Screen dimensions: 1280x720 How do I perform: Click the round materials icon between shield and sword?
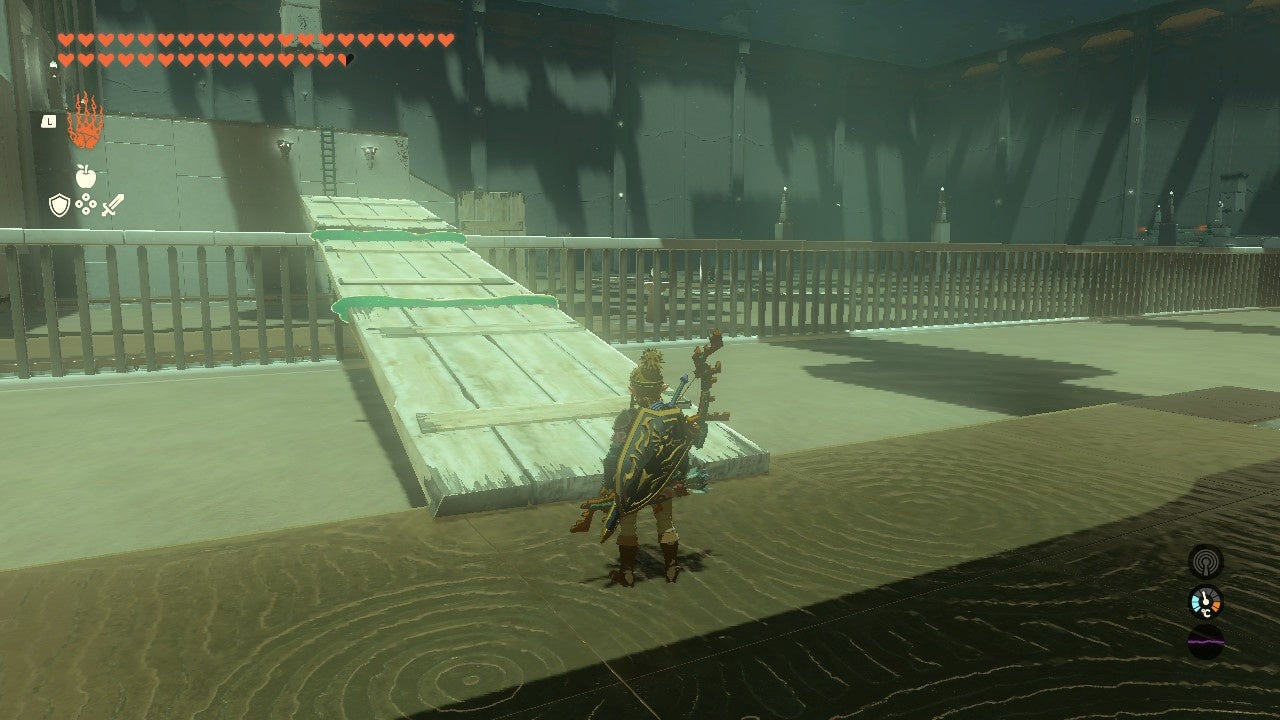[x=86, y=202]
